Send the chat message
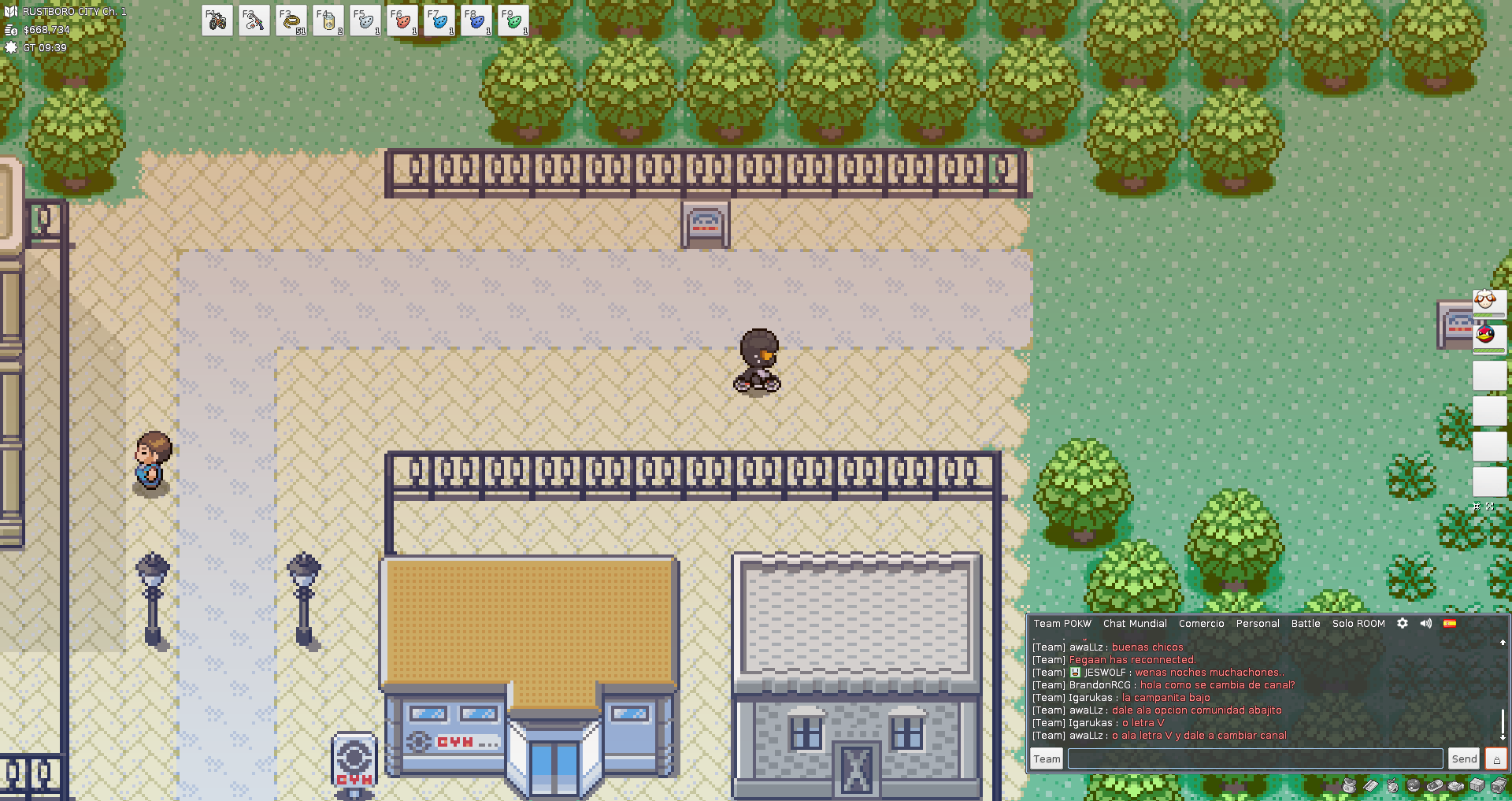This screenshot has width=1512, height=801. (x=1464, y=758)
